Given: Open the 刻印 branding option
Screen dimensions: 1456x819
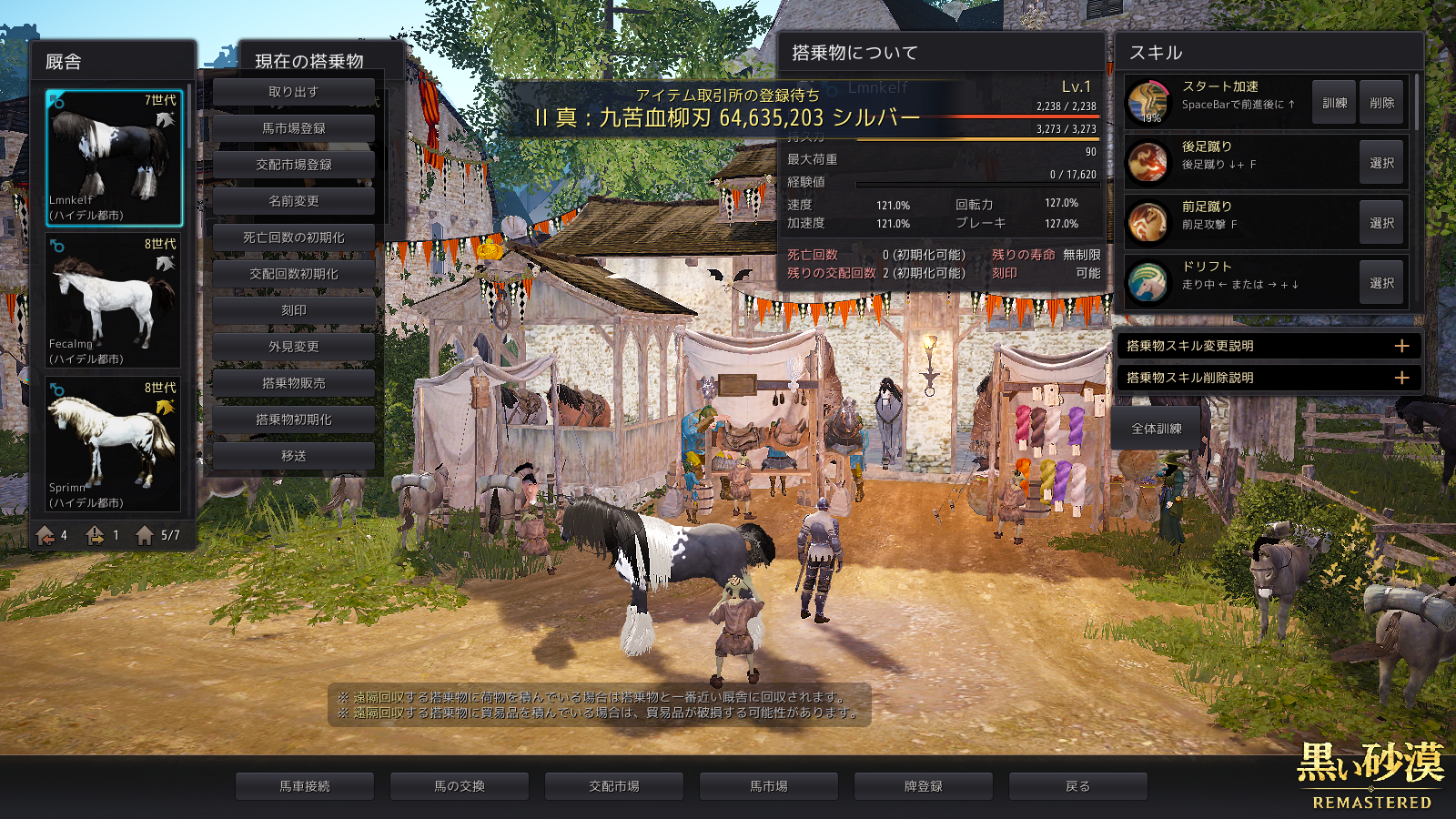Looking at the screenshot, I should click(x=293, y=310).
